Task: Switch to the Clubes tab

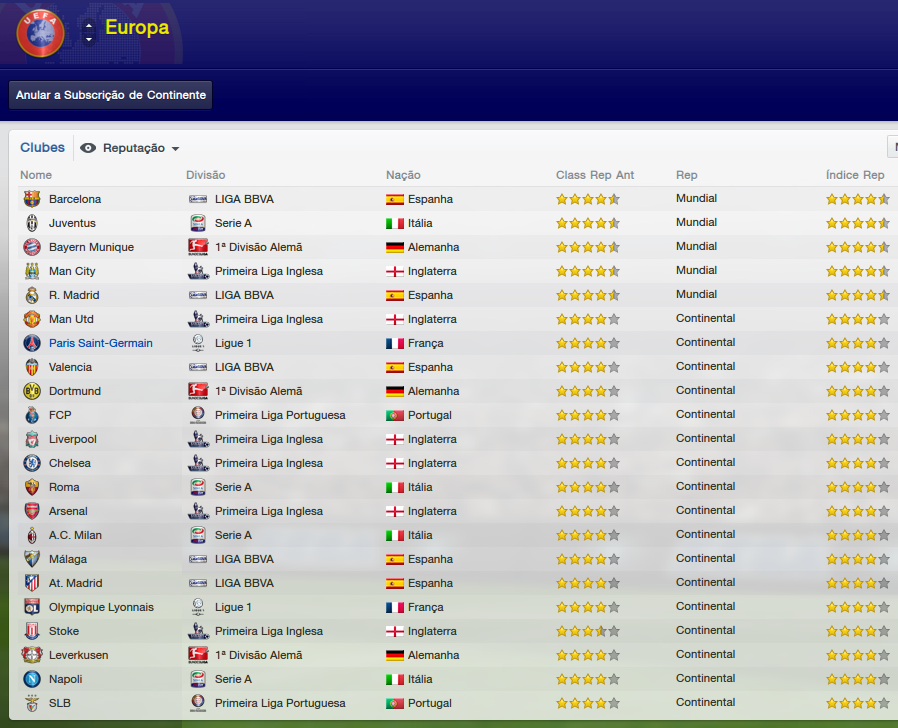Action: tap(42, 147)
